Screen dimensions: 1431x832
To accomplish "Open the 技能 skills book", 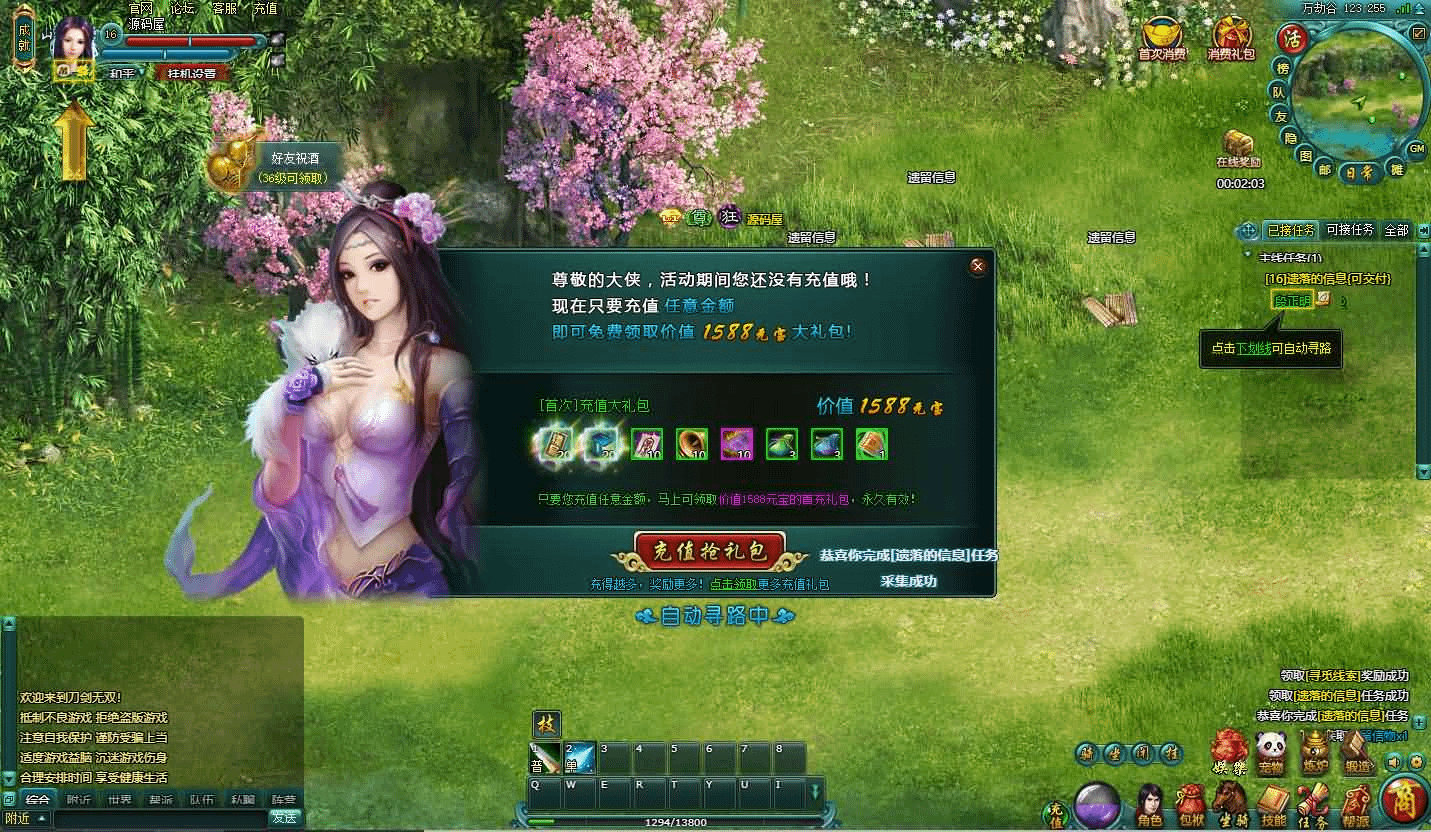I will tap(1273, 806).
